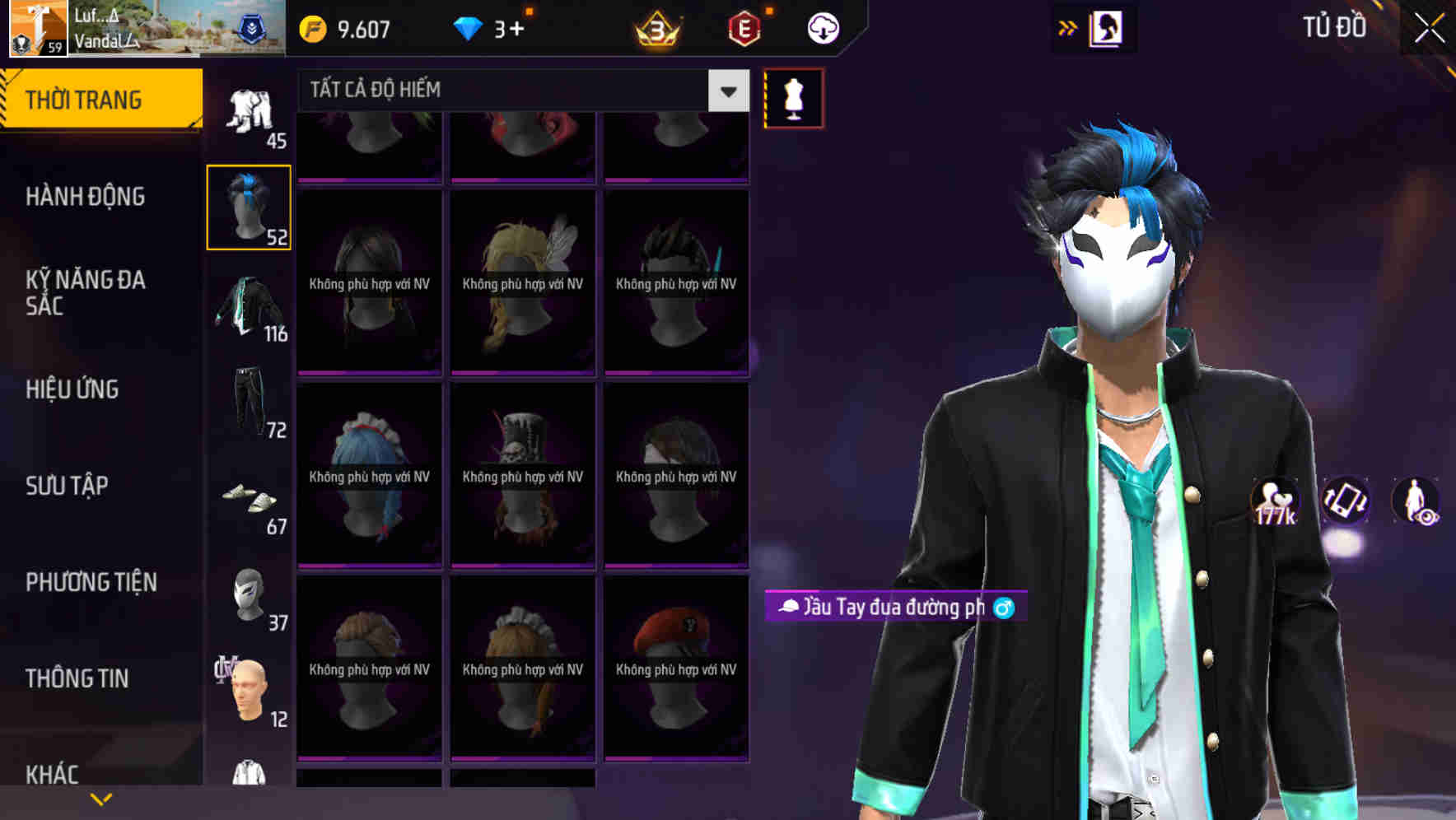Open the masks category icon with 37 items

[x=249, y=597]
